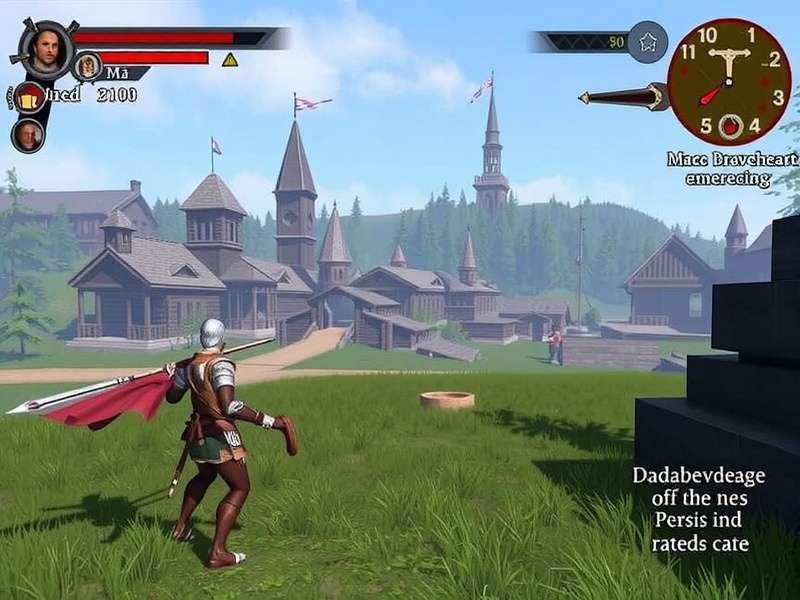Click the yellow warning triangle icon
Screen dimensions: 800x600
click(x=230, y=60)
